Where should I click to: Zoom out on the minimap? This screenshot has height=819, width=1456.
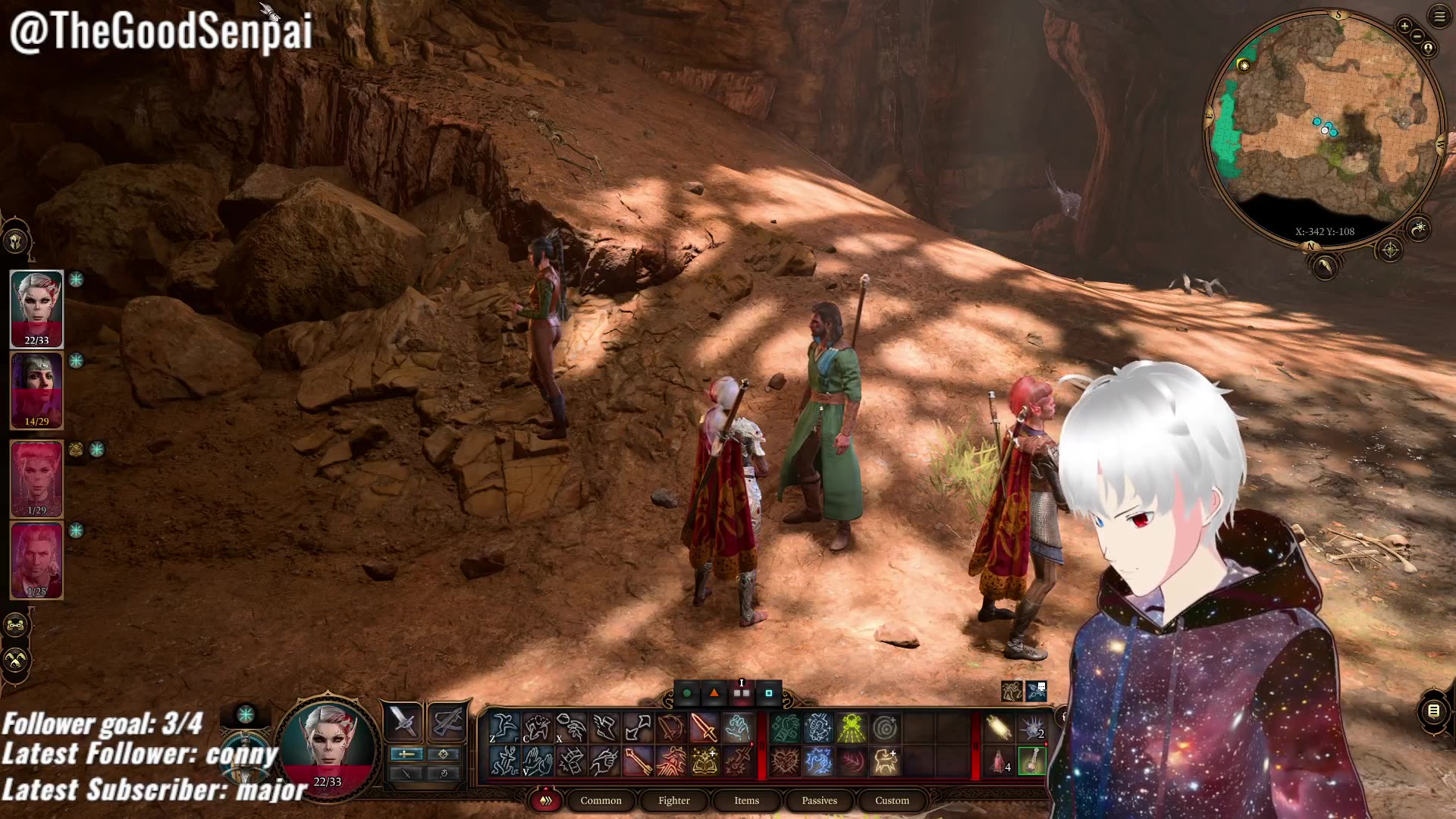click(1417, 37)
